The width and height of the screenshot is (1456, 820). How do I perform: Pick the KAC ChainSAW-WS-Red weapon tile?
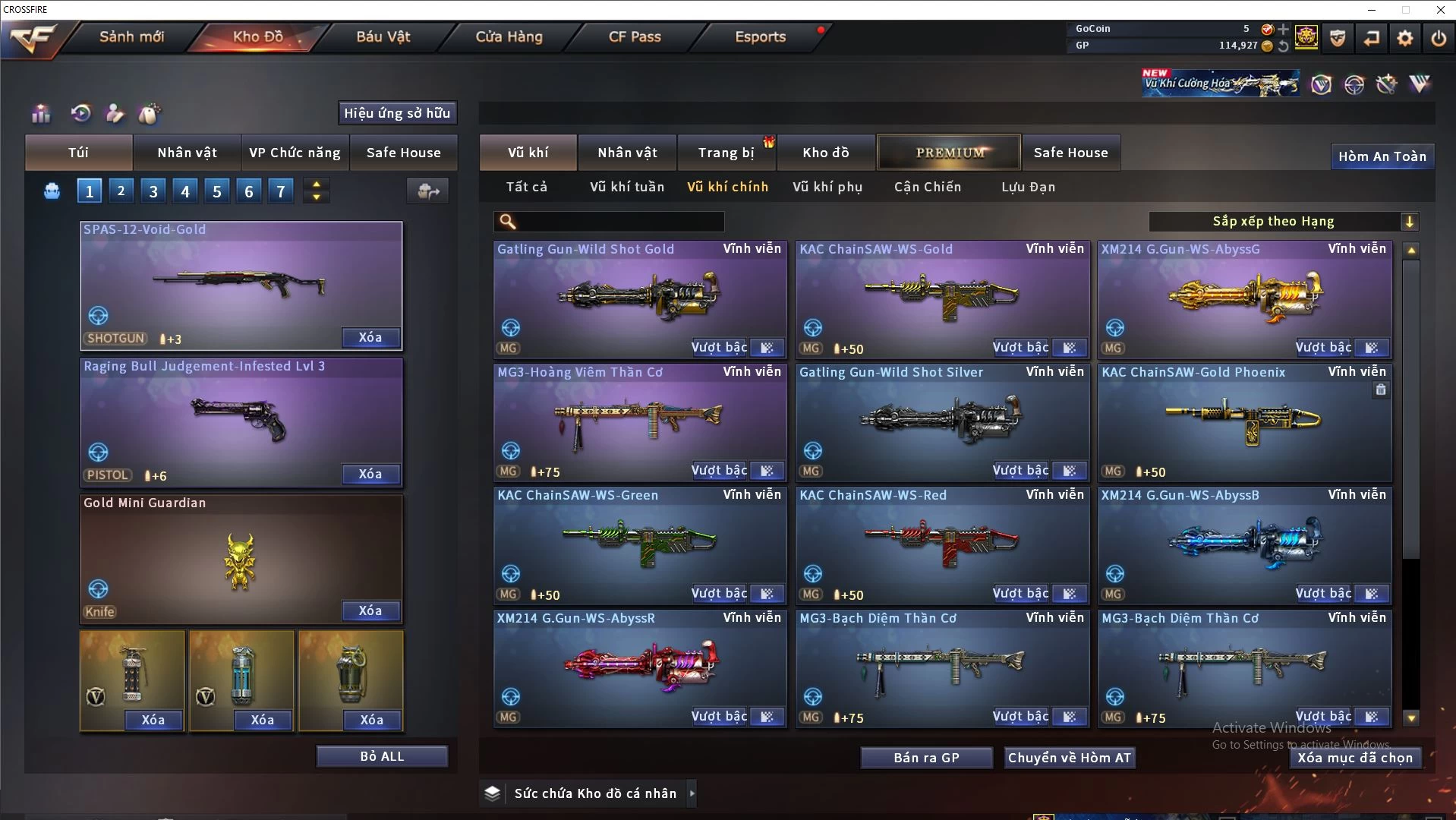(x=941, y=543)
